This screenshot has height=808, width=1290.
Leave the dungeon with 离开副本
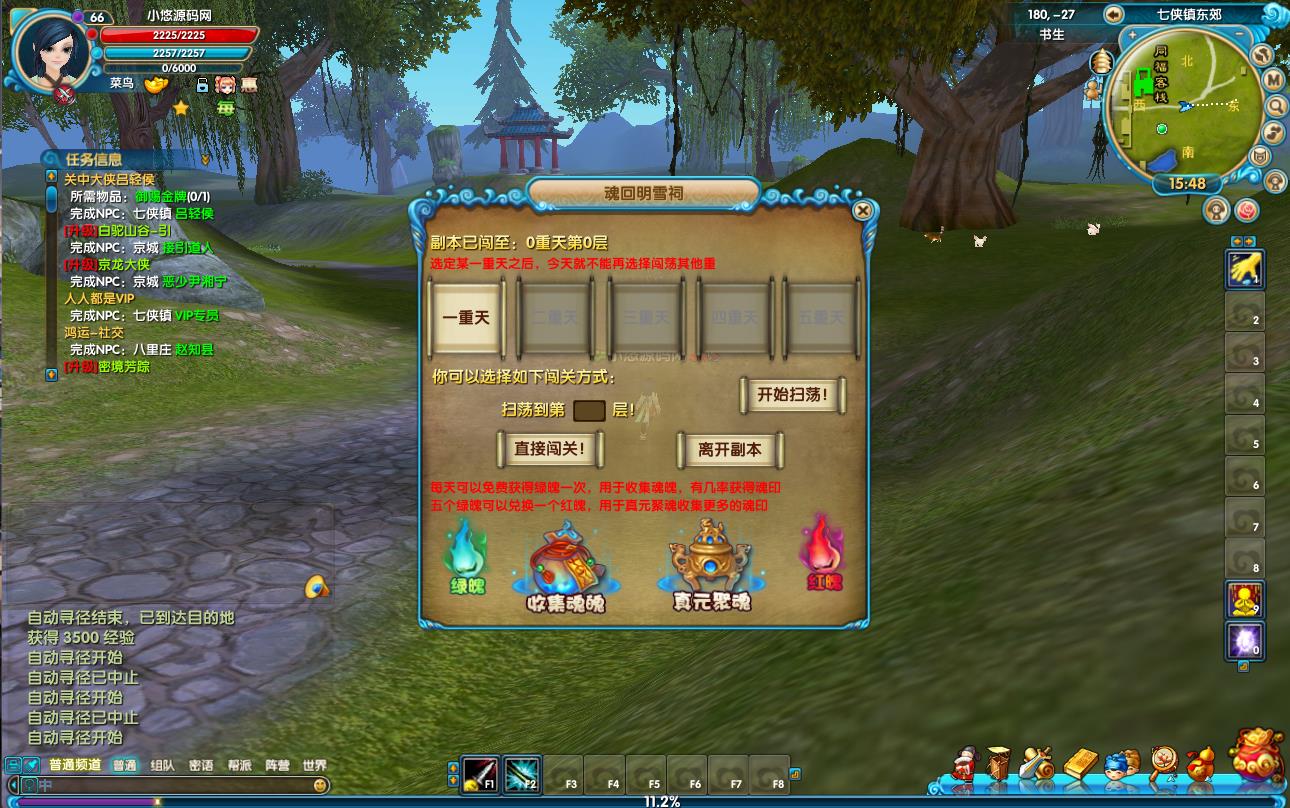(x=730, y=450)
